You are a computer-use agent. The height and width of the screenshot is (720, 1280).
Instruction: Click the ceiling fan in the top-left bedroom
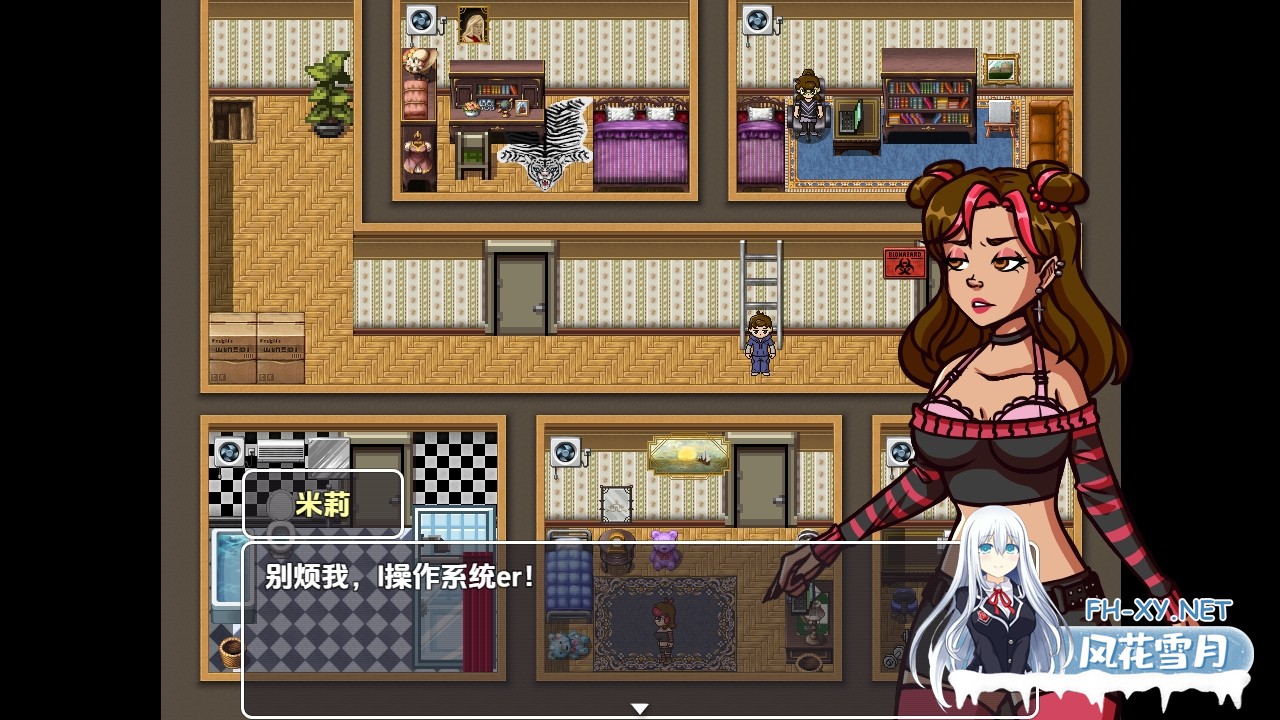[421, 17]
